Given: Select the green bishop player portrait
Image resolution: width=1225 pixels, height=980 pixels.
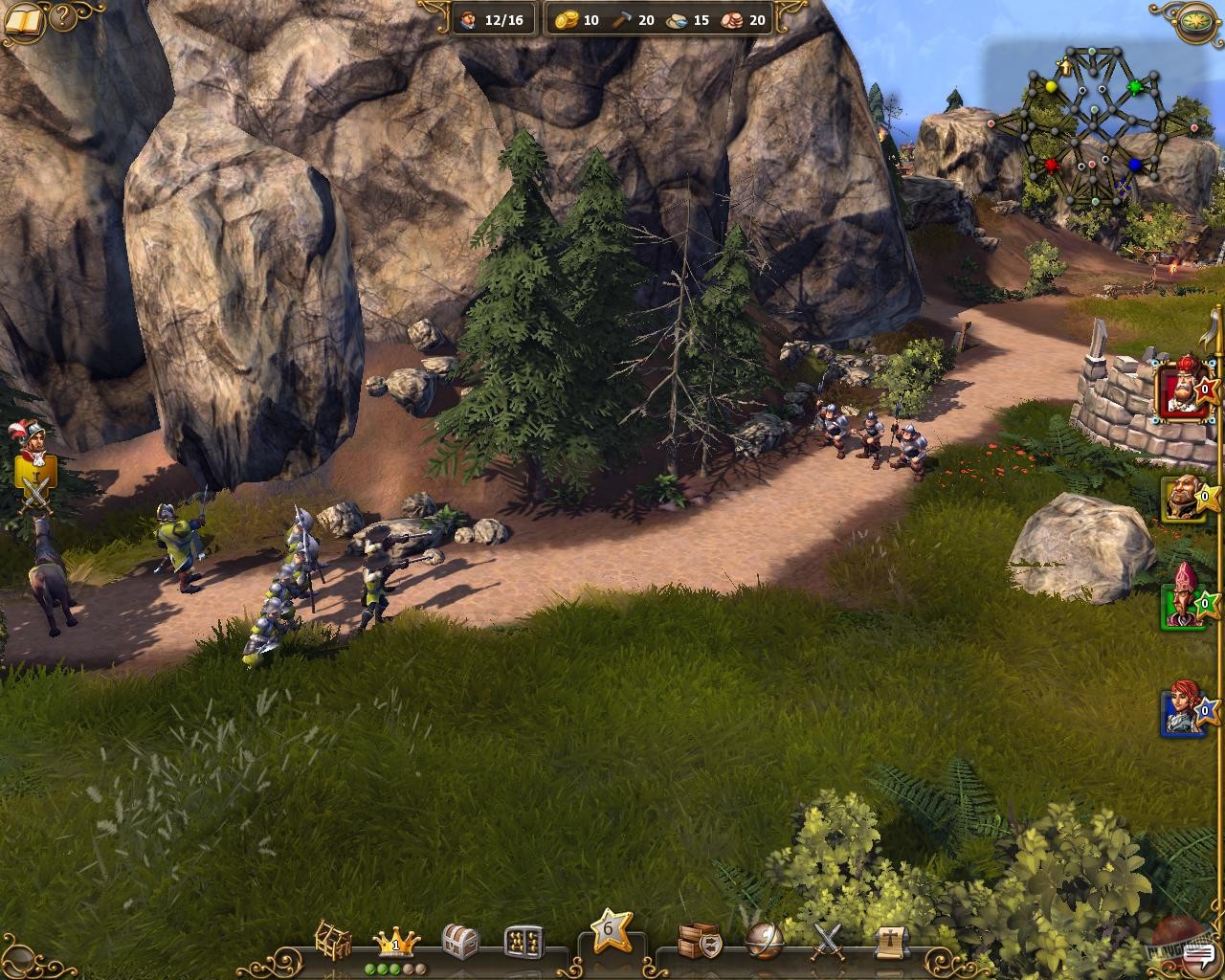Looking at the screenshot, I should pos(1179,606).
